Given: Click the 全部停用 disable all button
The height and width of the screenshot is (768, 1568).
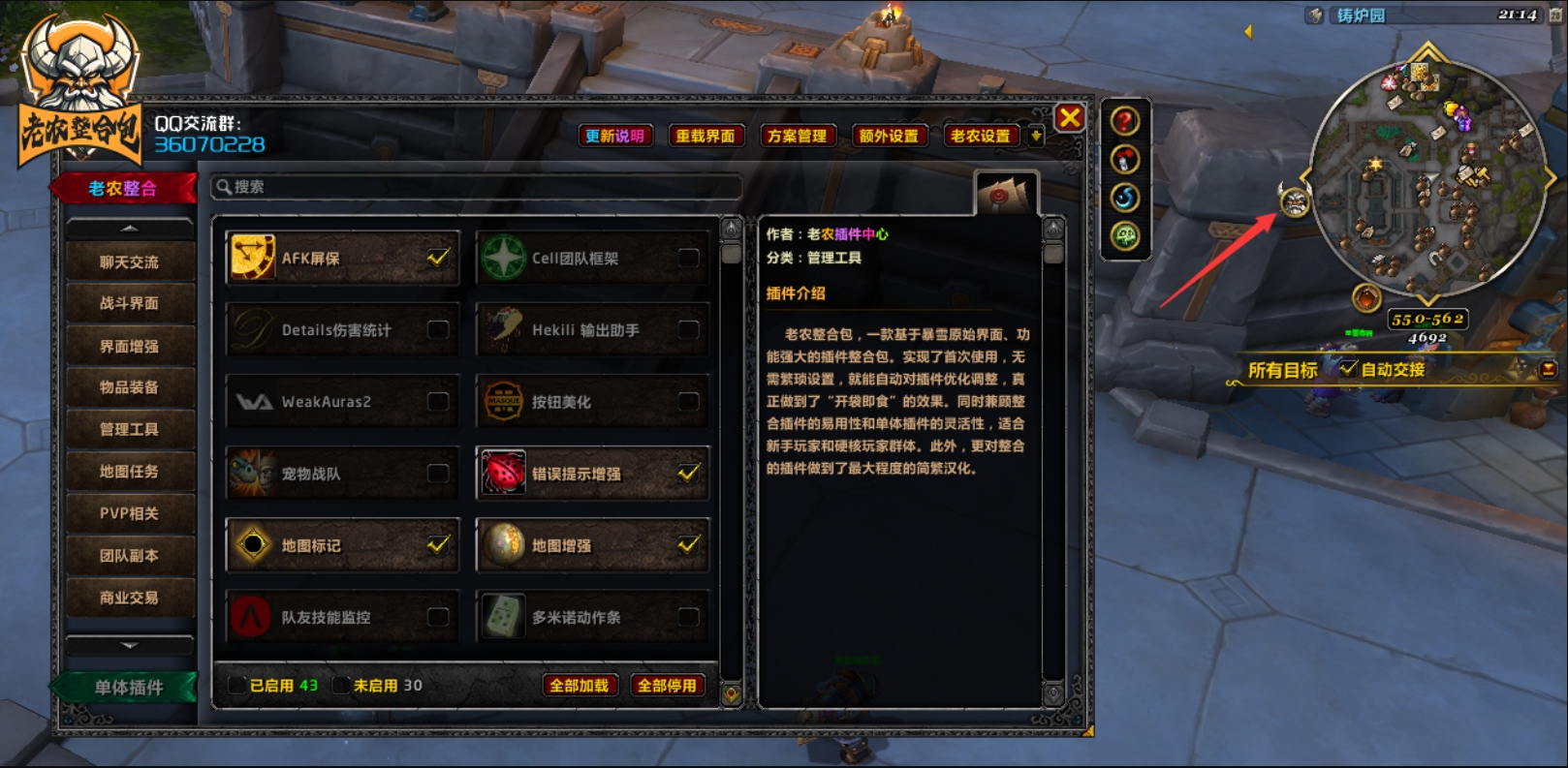Looking at the screenshot, I should coord(667,686).
